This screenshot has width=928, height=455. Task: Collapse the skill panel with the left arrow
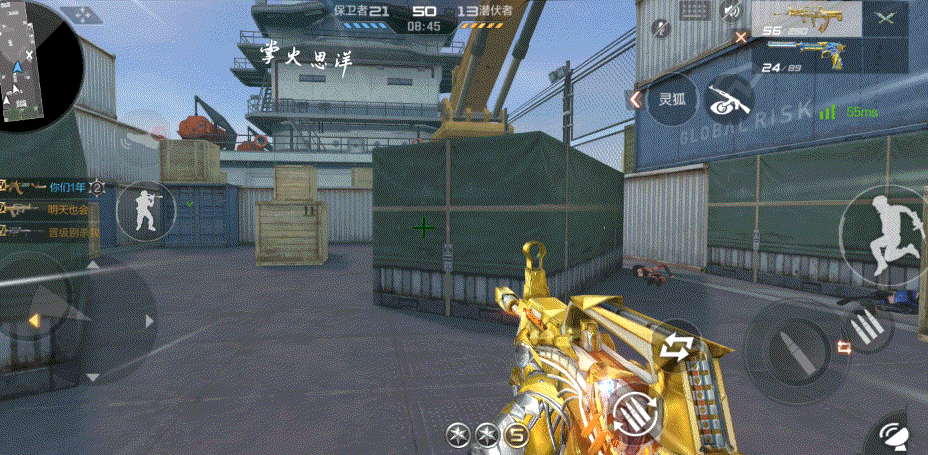(635, 99)
